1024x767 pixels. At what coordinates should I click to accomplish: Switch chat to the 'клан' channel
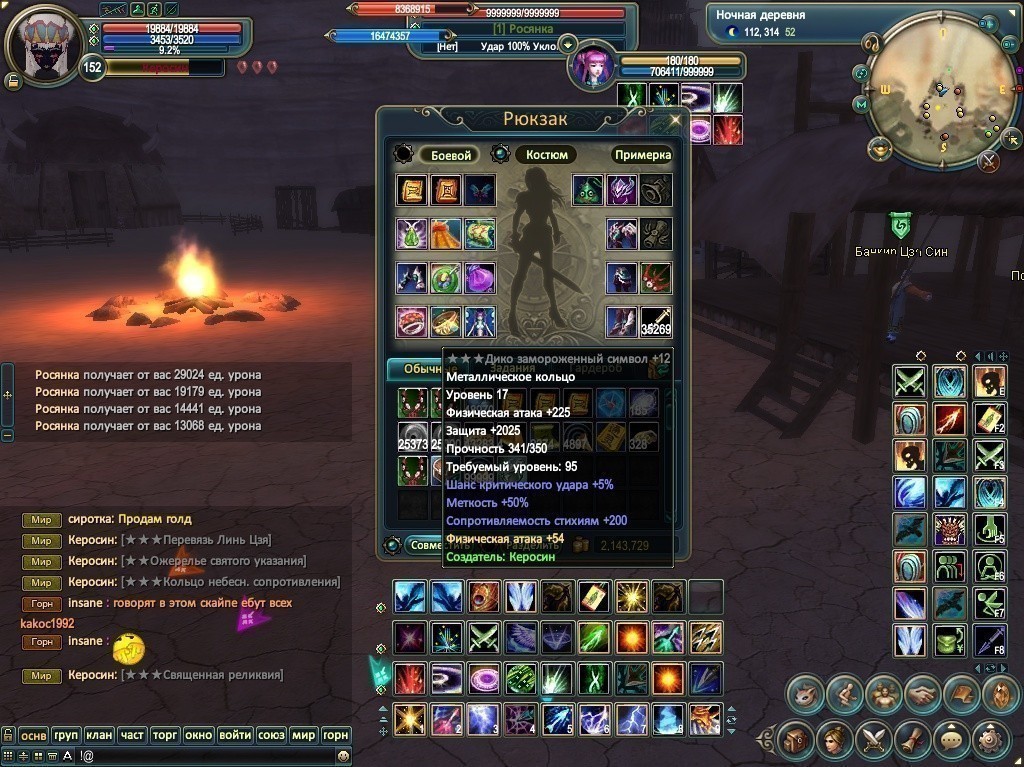[x=98, y=736]
